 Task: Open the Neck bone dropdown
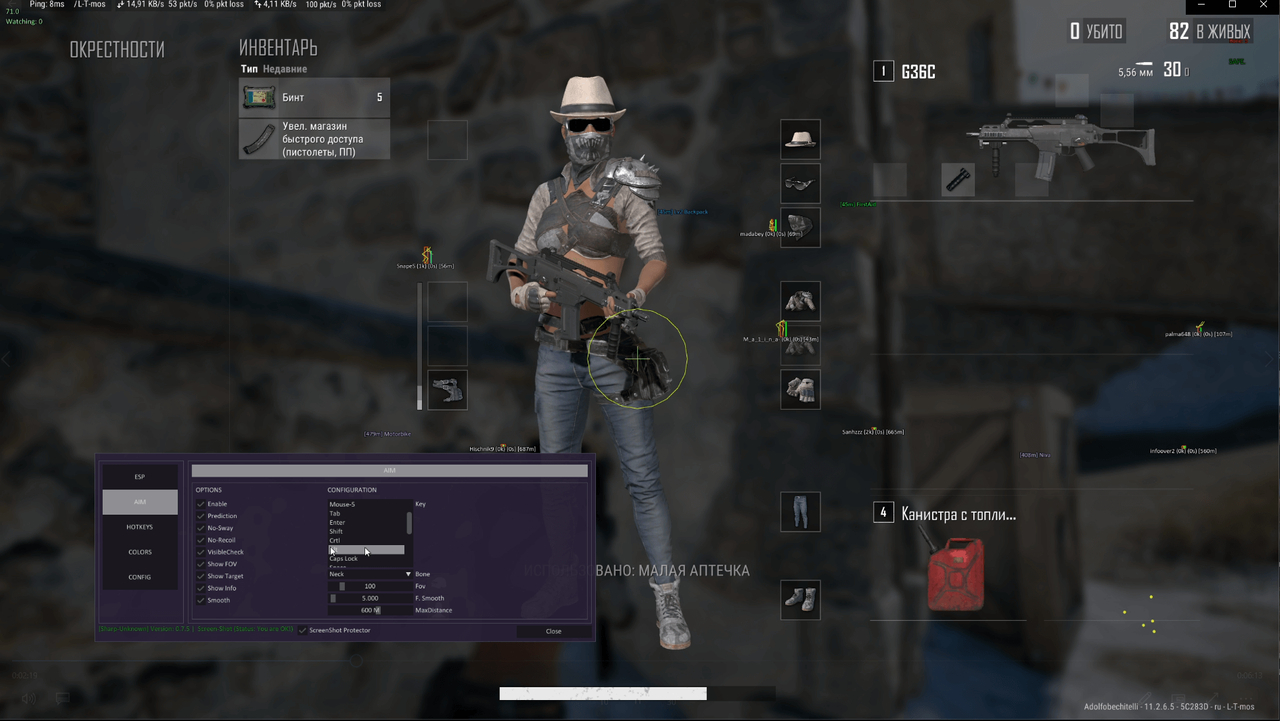[370, 574]
